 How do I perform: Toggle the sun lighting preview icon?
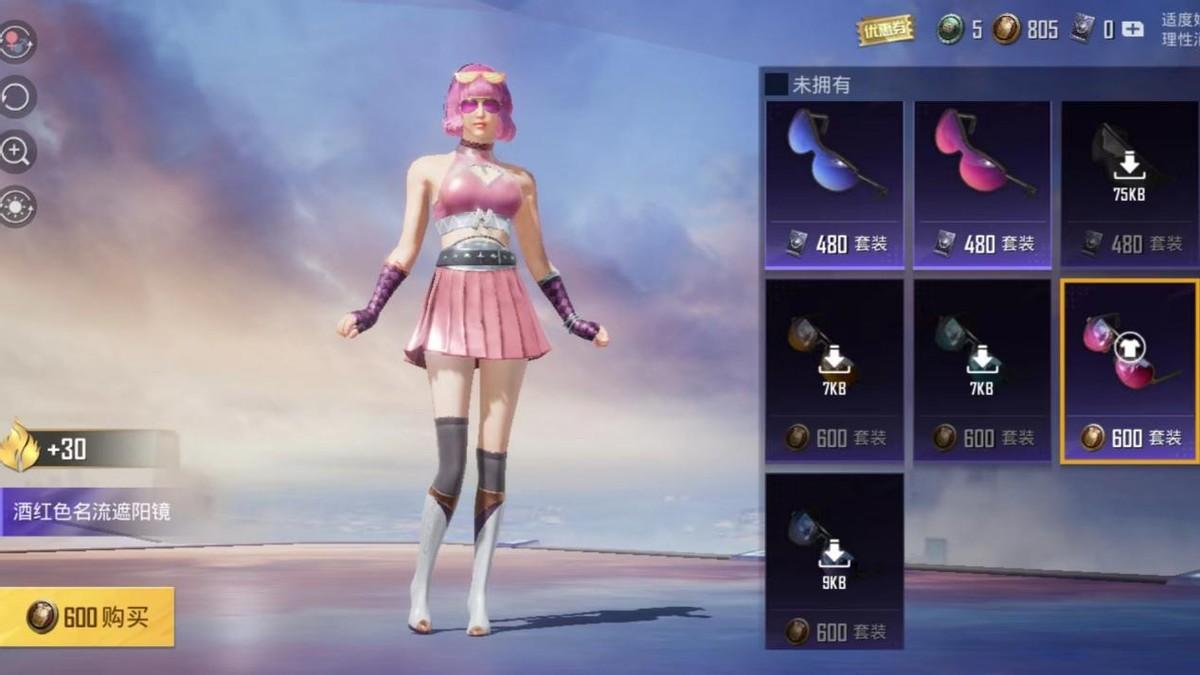click(x=18, y=207)
